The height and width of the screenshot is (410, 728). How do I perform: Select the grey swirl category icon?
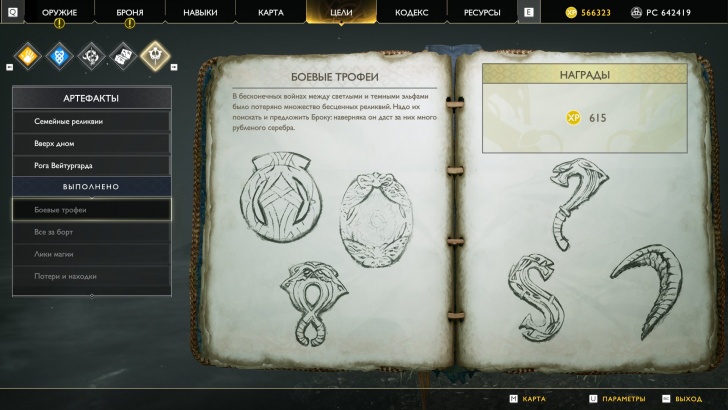point(91,54)
